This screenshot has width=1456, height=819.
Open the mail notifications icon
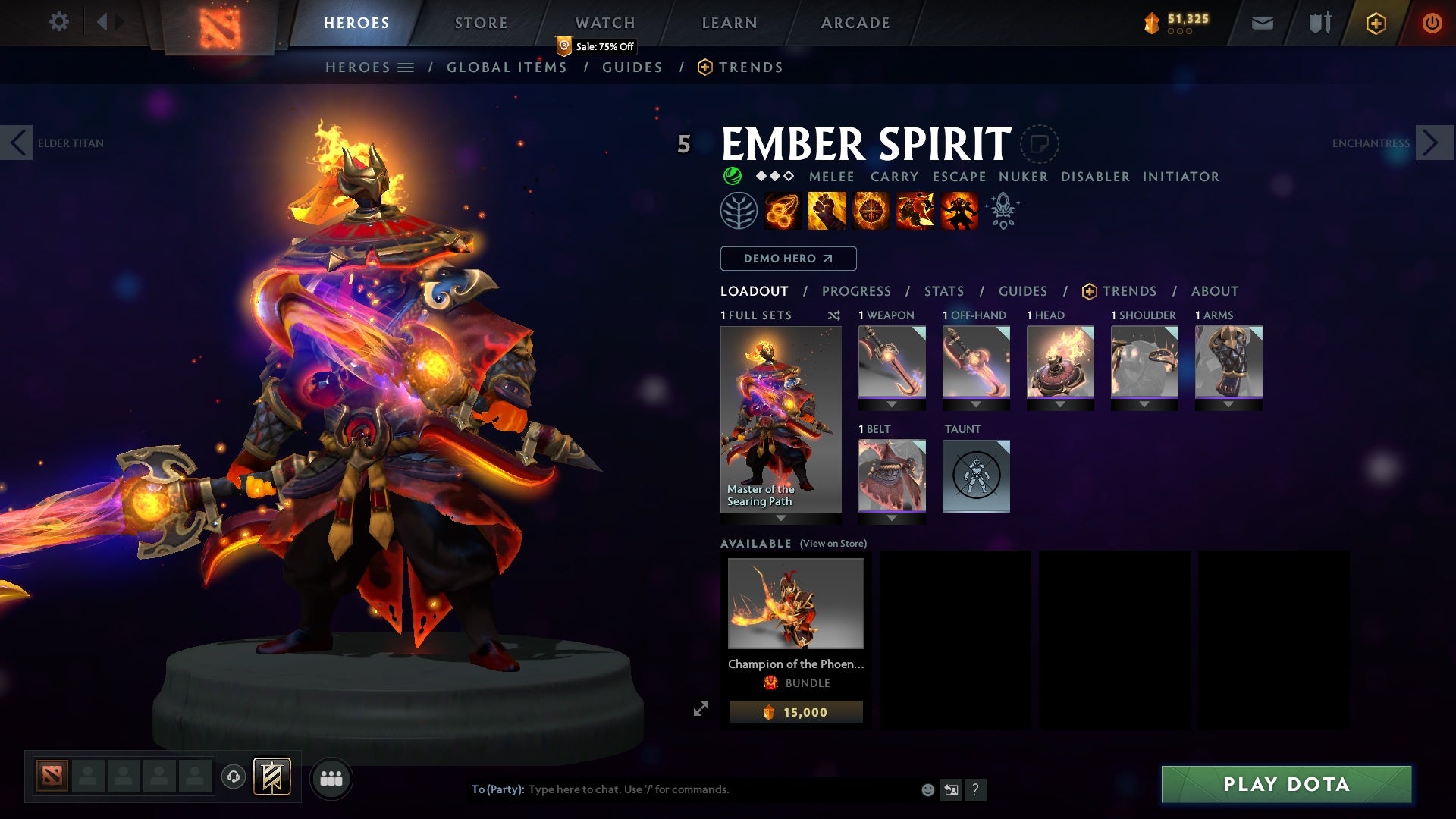[1261, 23]
